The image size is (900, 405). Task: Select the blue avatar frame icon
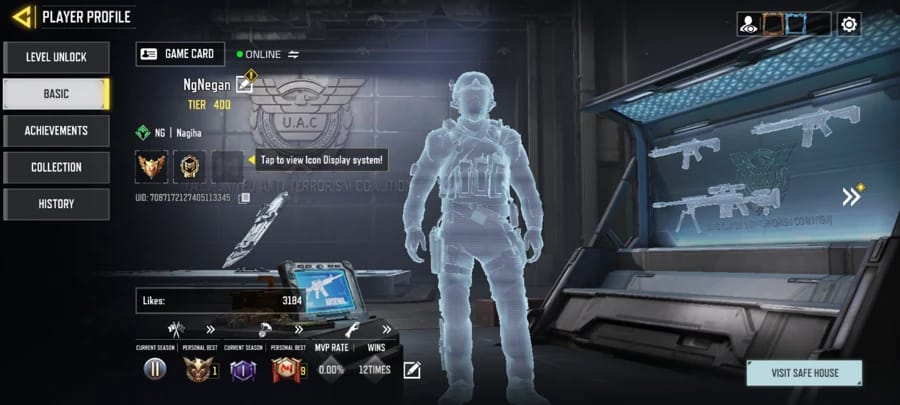coord(795,23)
